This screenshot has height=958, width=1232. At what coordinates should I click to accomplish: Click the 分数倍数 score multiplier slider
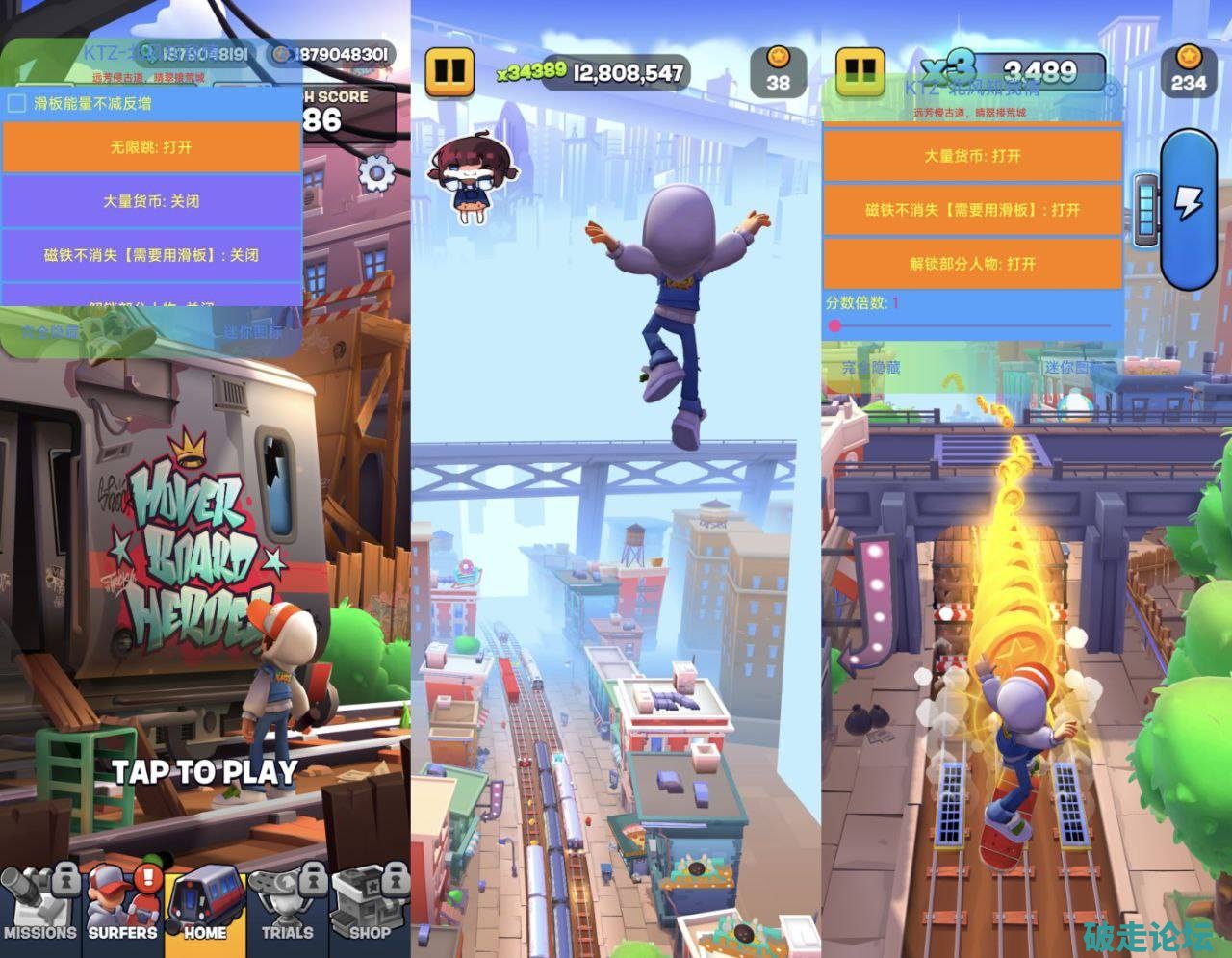[972, 326]
